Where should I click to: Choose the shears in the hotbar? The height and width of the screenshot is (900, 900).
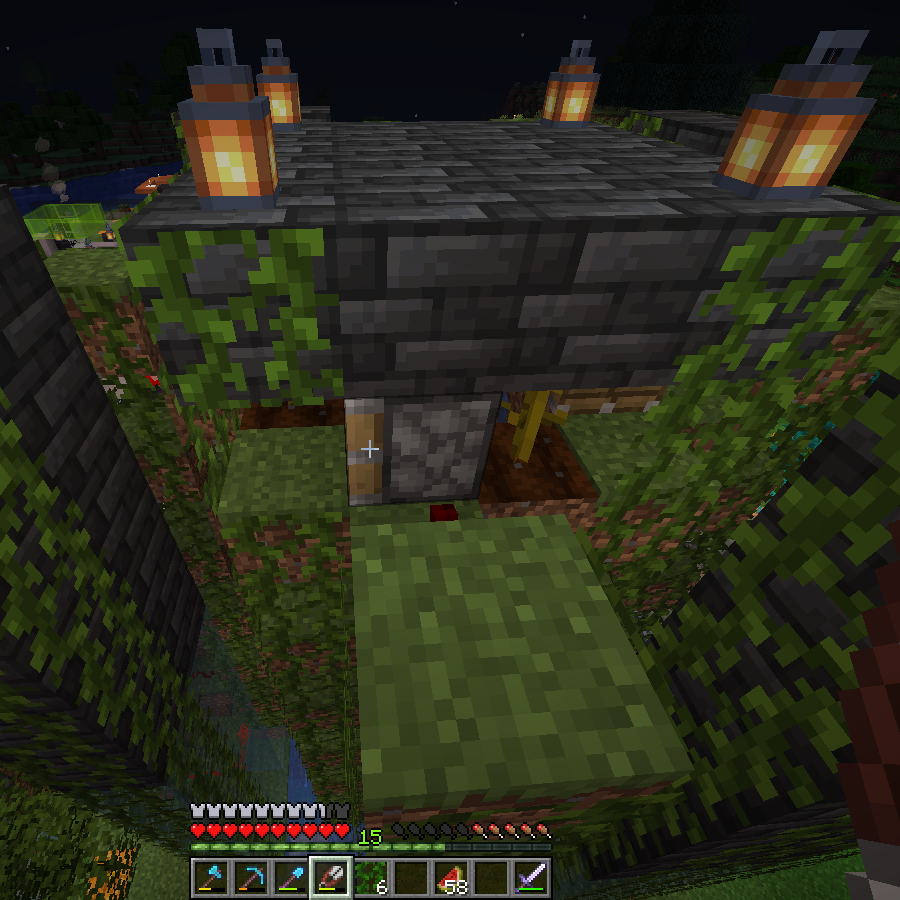pyautogui.click(x=330, y=878)
